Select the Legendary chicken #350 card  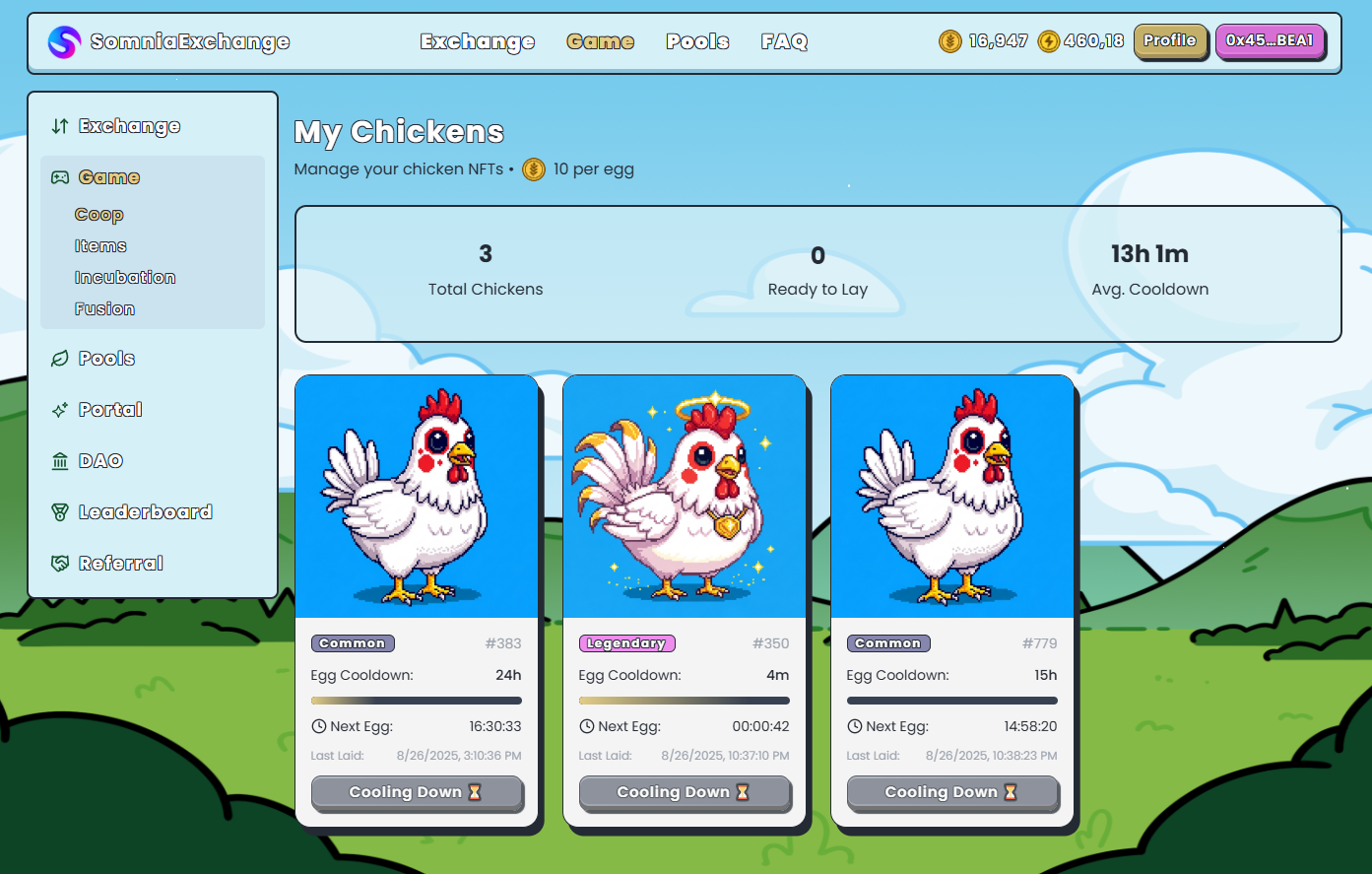(685, 498)
